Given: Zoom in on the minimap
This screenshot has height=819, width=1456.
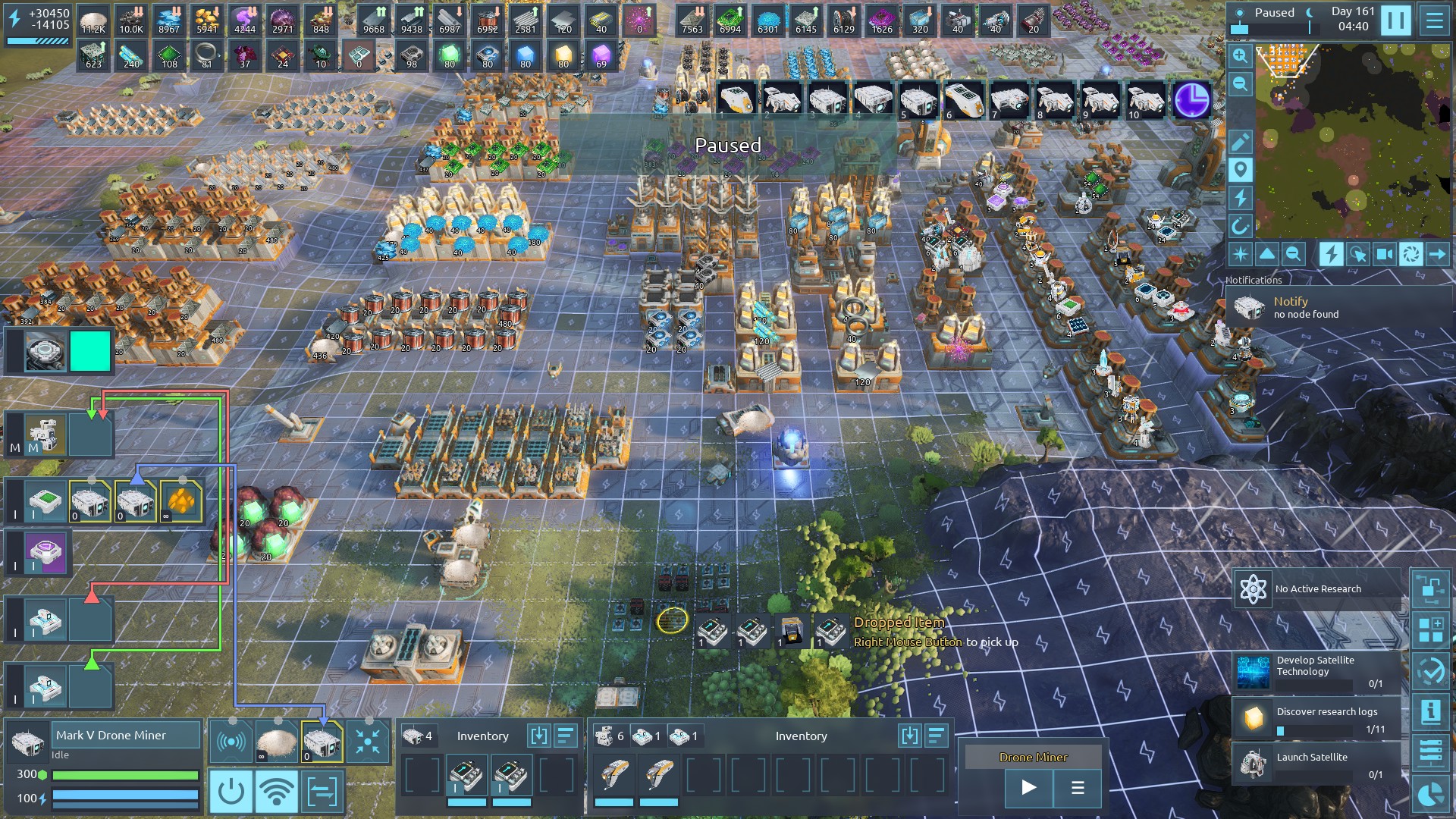Looking at the screenshot, I should [x=1240, y=55].
